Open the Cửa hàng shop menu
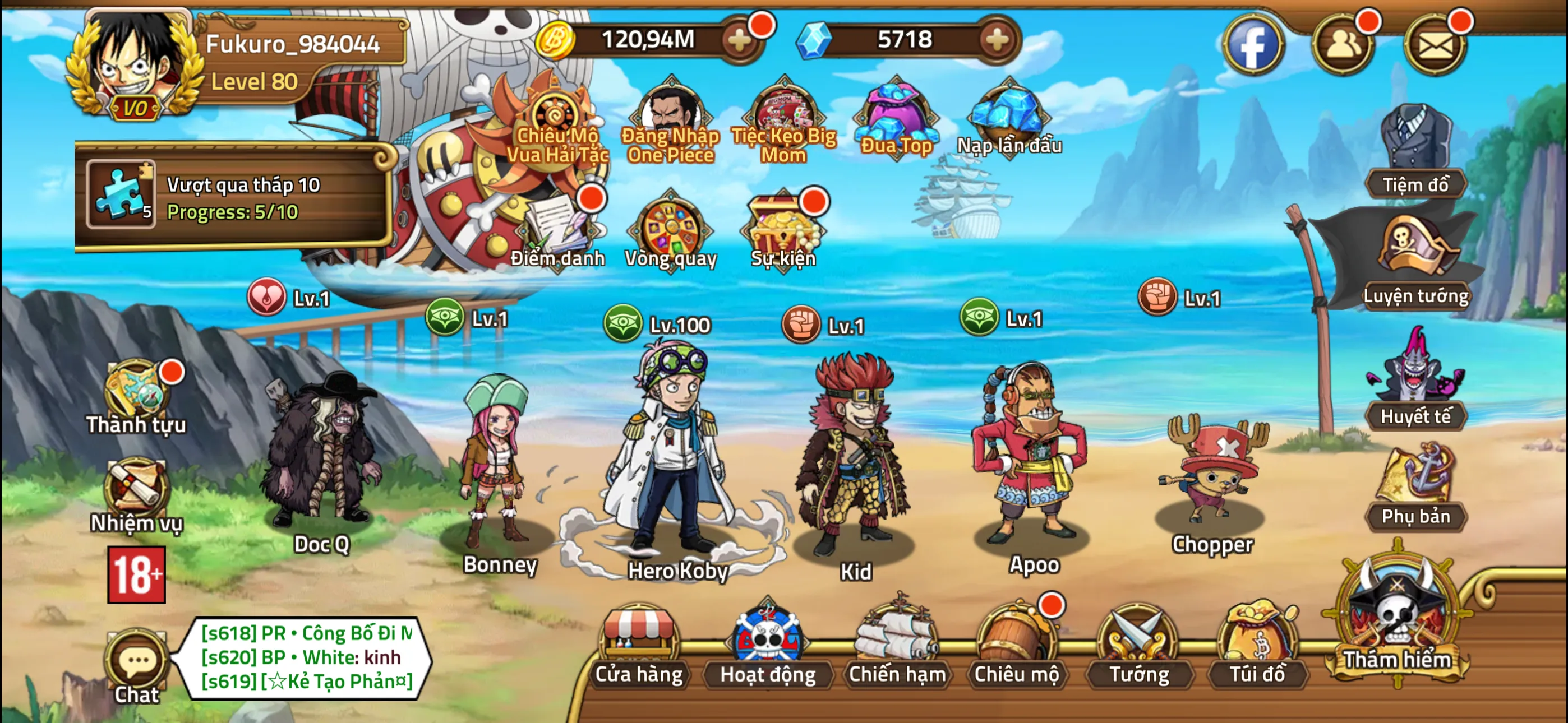The width and height of the screenshot is (1568, 723). click(639, 646)
